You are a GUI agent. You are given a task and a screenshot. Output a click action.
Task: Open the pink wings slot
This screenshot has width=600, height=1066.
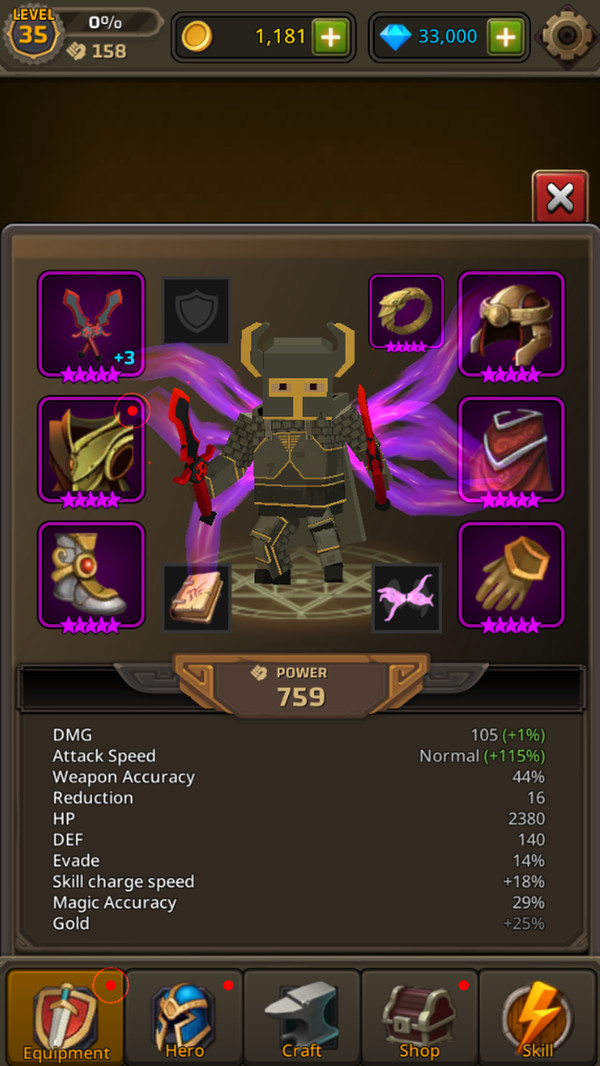(406, 597)
